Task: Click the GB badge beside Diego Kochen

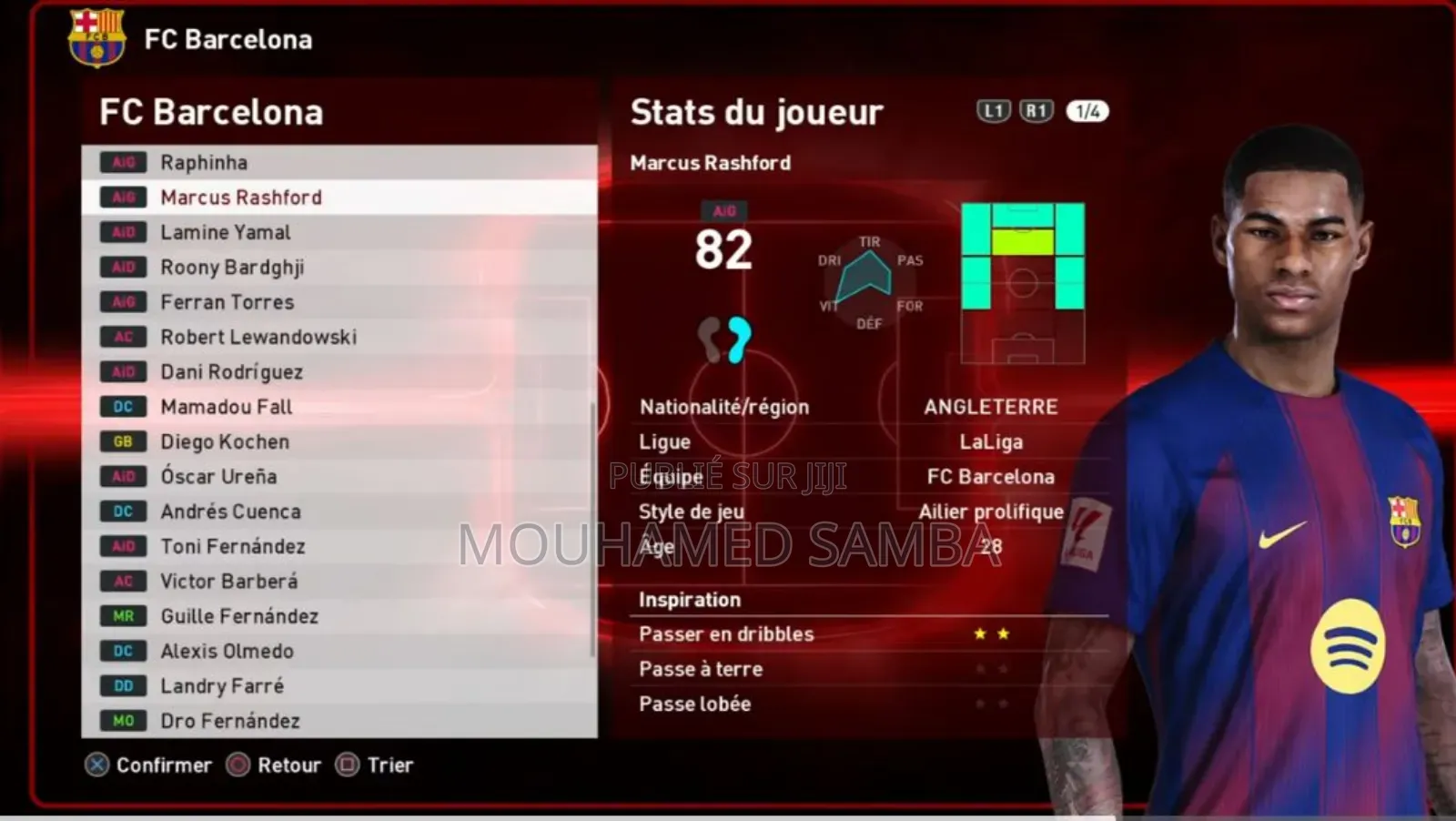Action: point(123,441)
